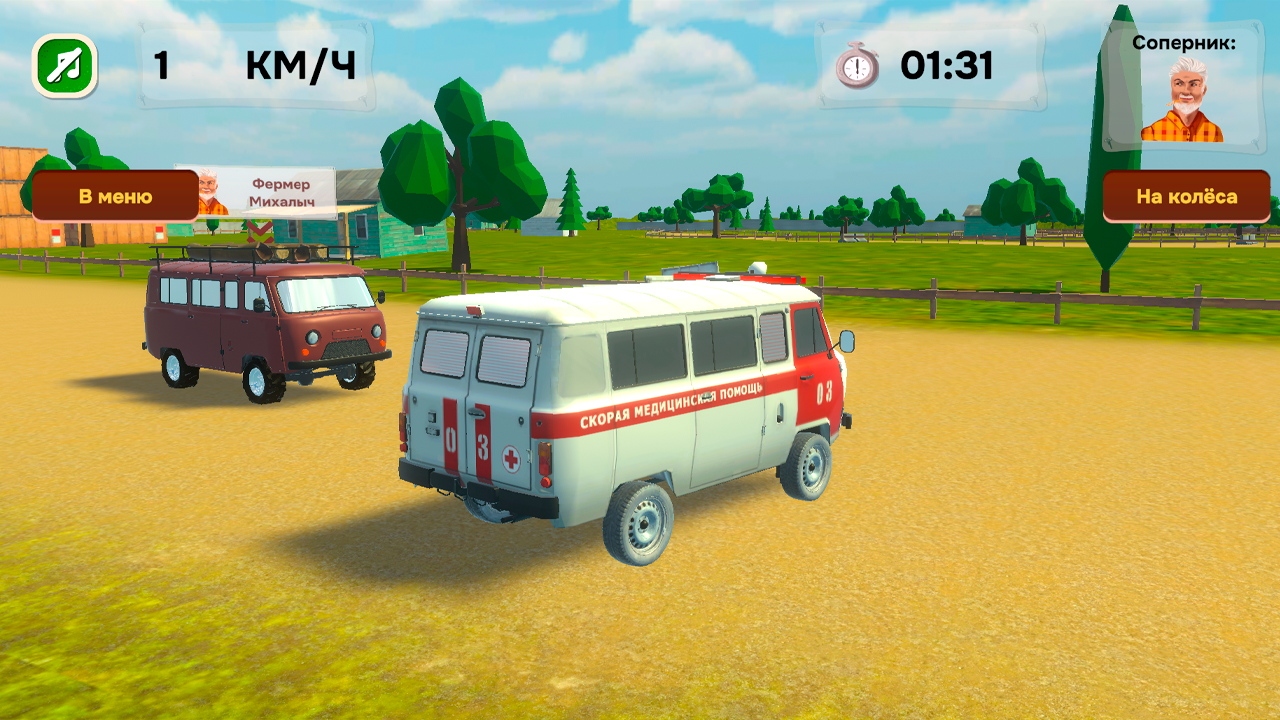Click the КМ/Ч label on the speedometer panel
The width and height of the screenshot is (1280, 720).
pos(300,62)
